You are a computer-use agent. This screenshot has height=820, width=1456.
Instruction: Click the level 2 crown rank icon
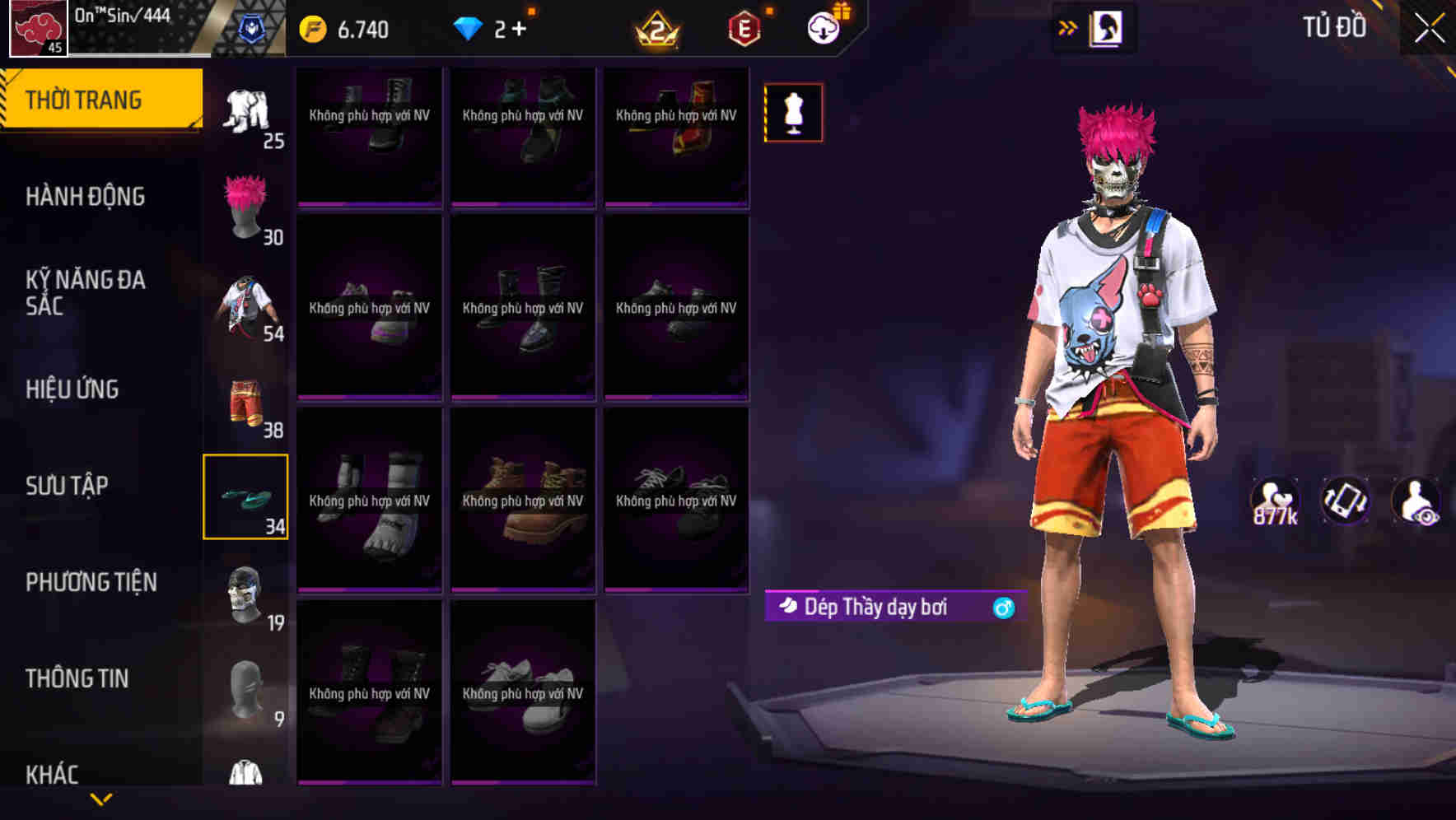(659, 26)
